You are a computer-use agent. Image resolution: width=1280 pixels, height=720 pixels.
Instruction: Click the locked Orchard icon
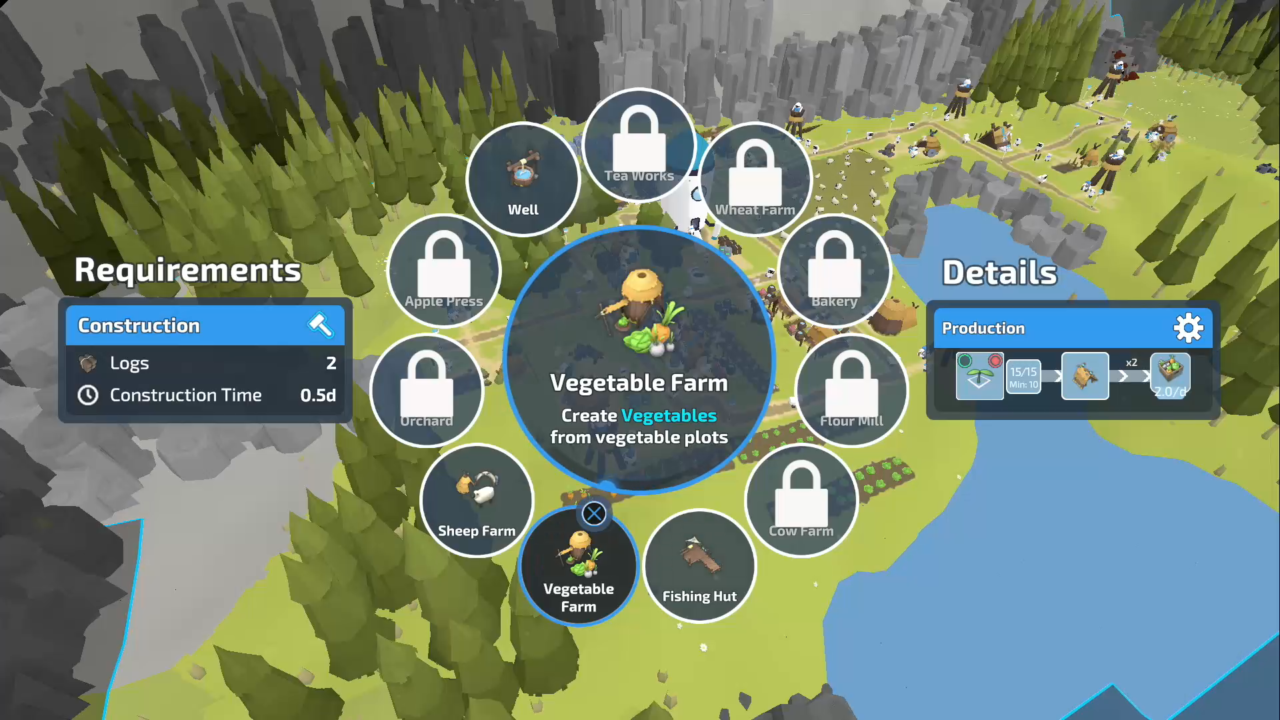click(427, 388)
